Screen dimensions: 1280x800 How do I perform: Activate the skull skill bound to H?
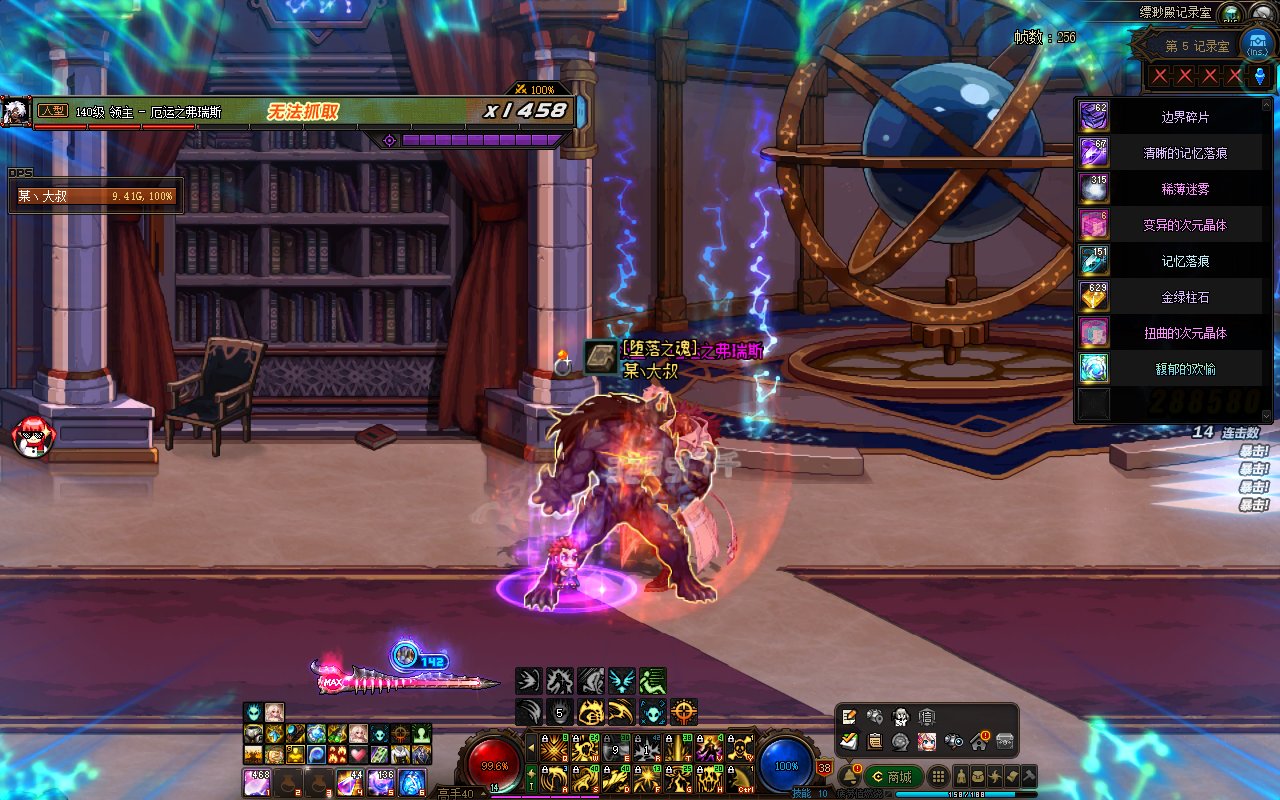tap(709, 778)
